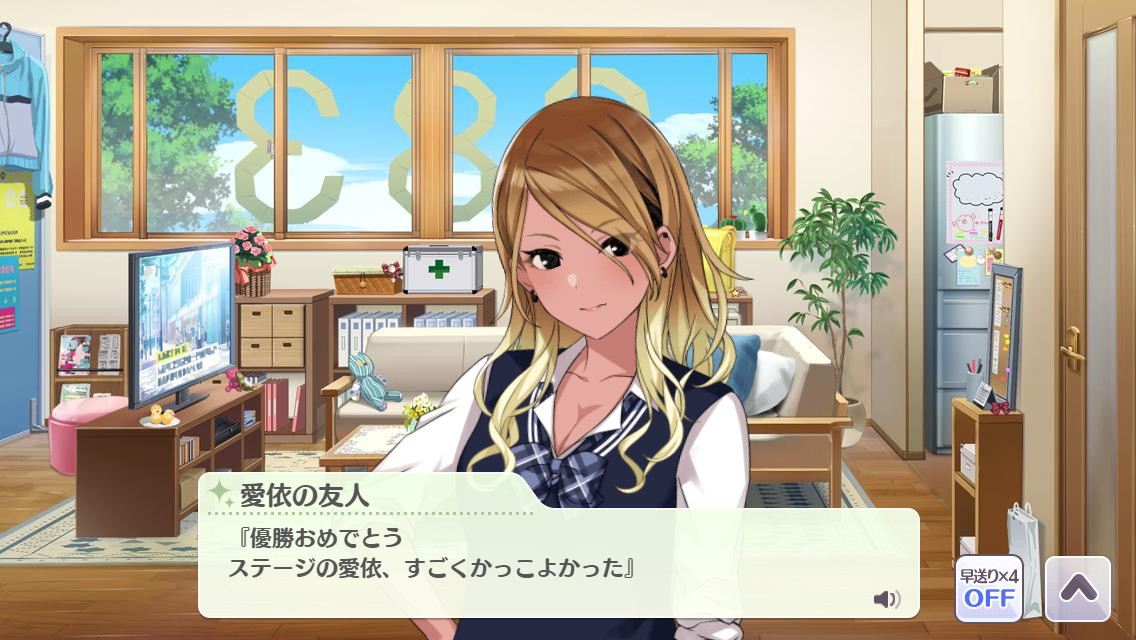Replay voice with the speaker icon
Image resolution: width=1136 pixels, height=640 pixels.
tap(886, 599)
